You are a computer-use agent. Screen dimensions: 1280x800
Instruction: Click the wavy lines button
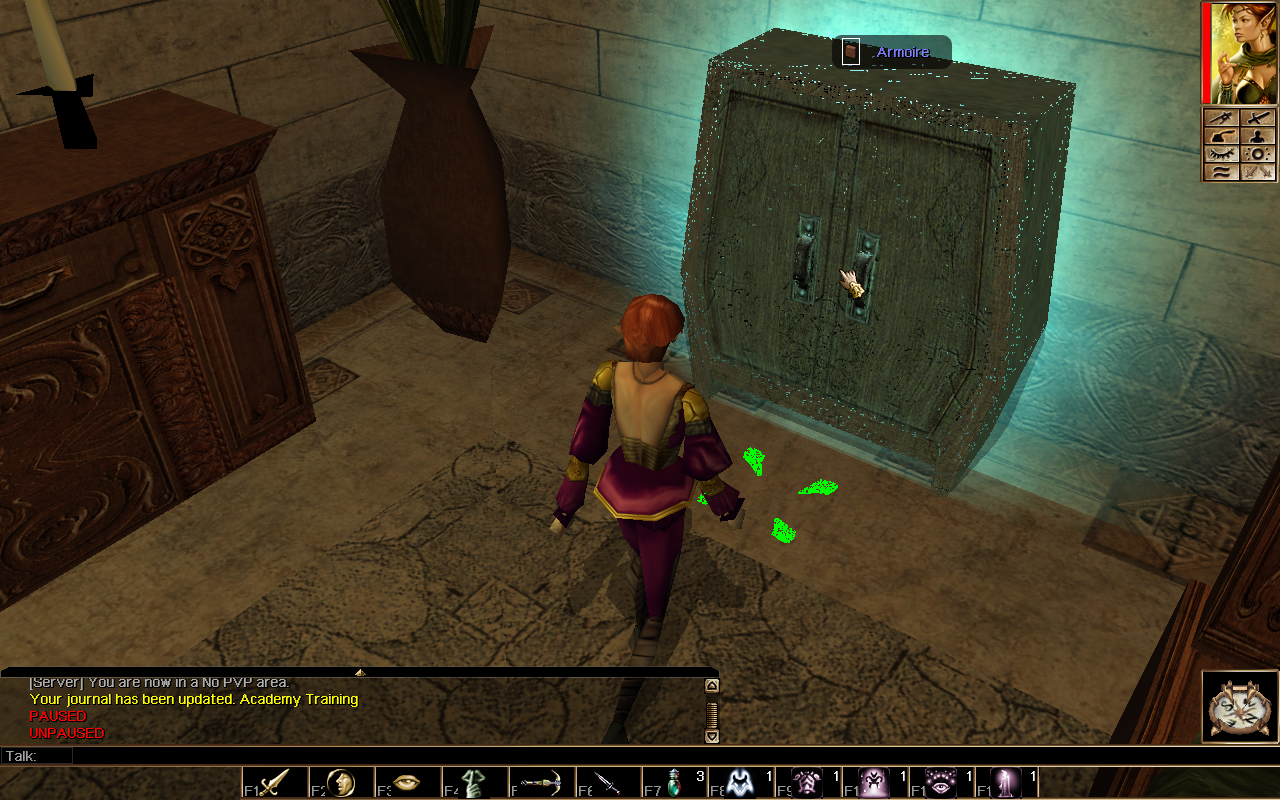1221,172
